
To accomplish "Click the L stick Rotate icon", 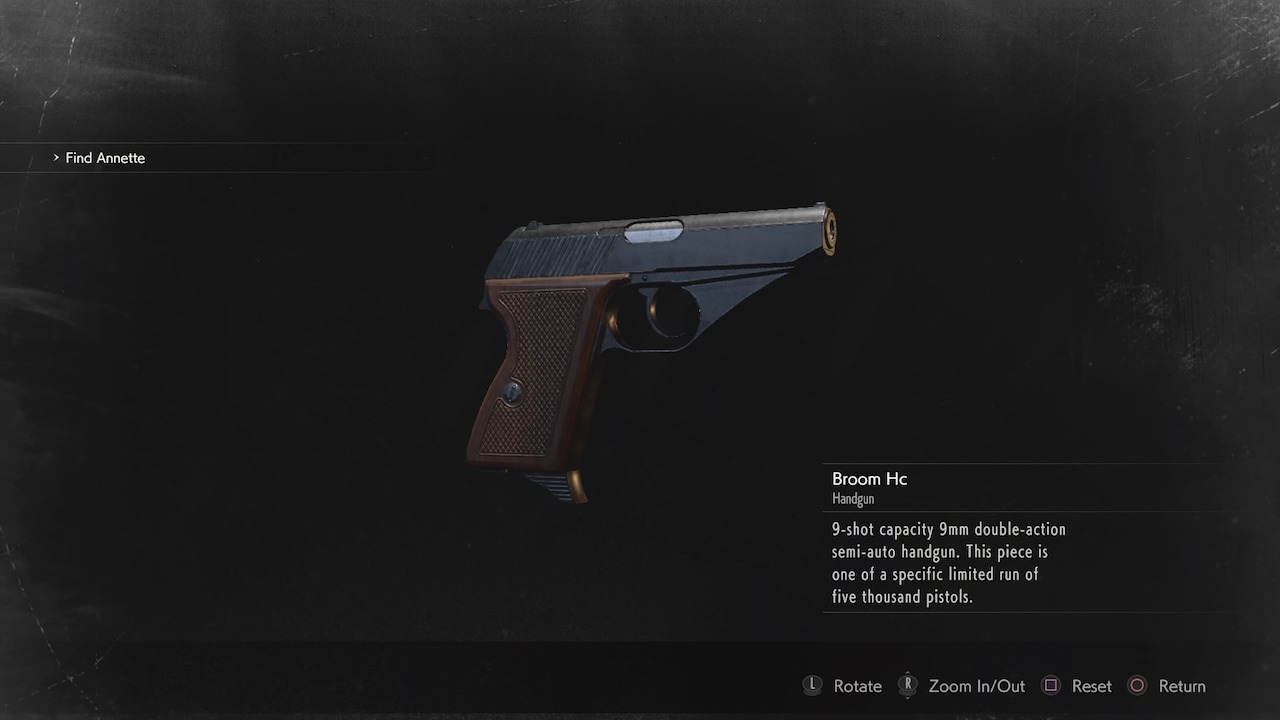I will [x=812, y=686].
